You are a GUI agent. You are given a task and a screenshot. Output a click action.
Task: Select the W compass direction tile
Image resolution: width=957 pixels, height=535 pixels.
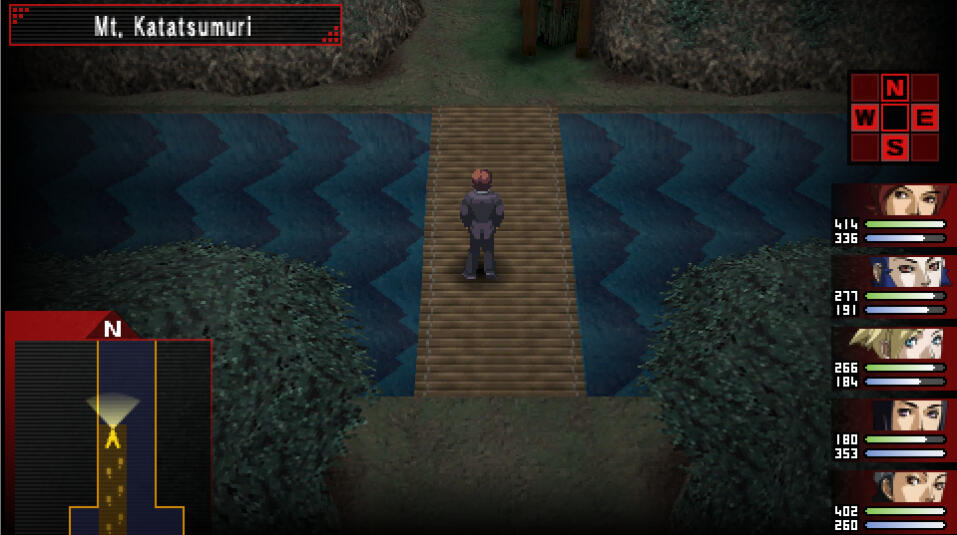click(865, 118)
